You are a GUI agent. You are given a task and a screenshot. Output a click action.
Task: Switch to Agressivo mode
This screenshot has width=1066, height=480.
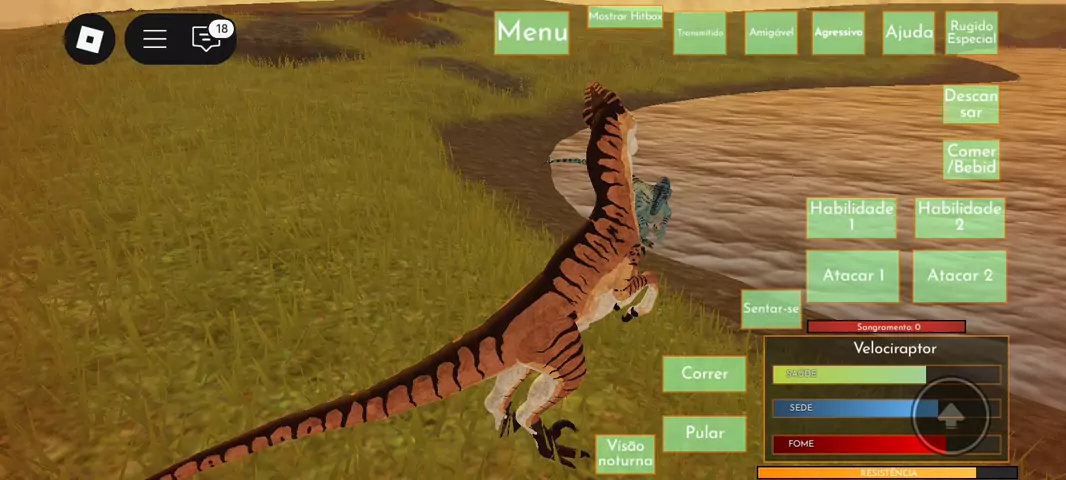838,33
